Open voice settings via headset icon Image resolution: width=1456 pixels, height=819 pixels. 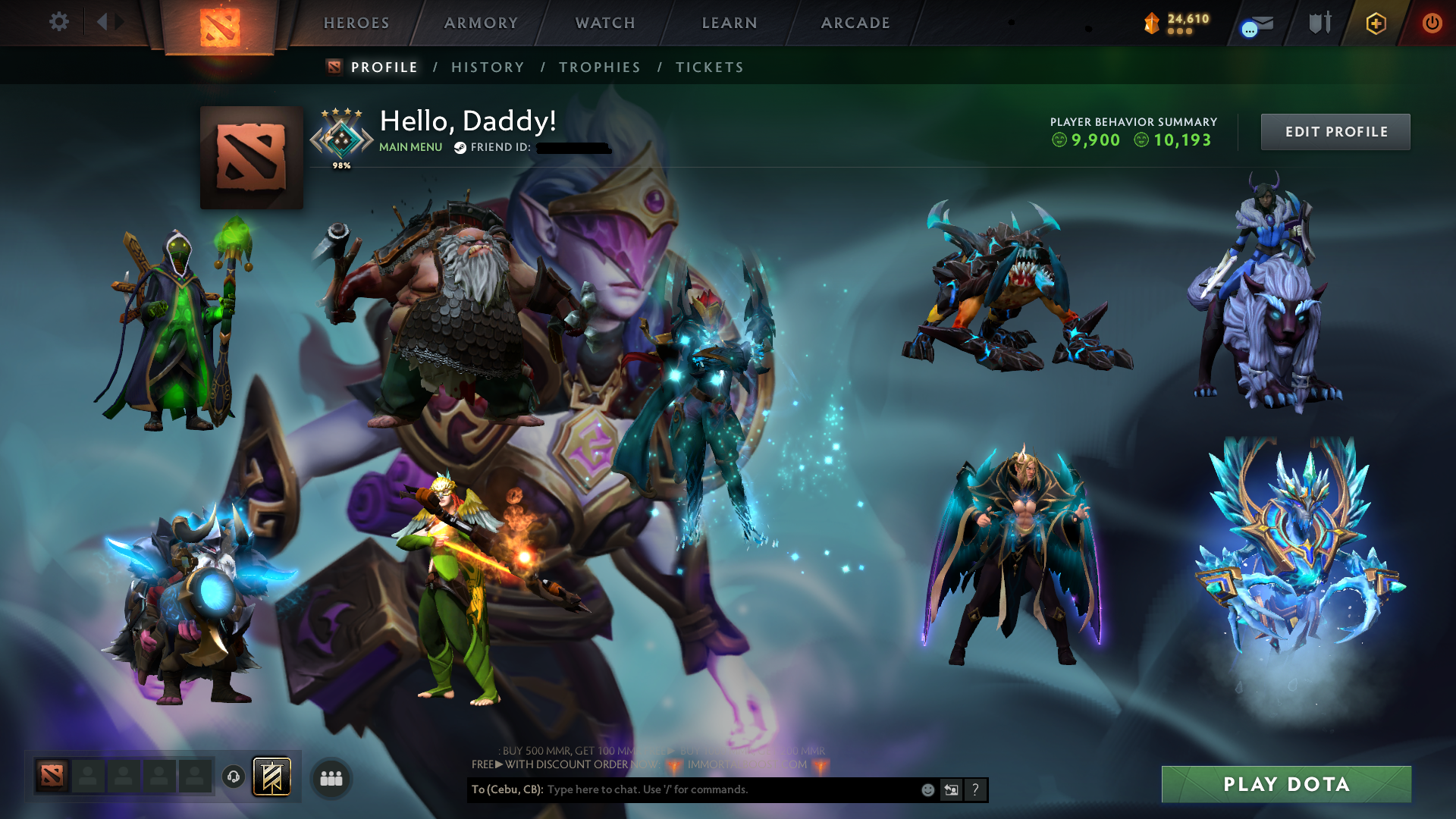pos(233,777)
